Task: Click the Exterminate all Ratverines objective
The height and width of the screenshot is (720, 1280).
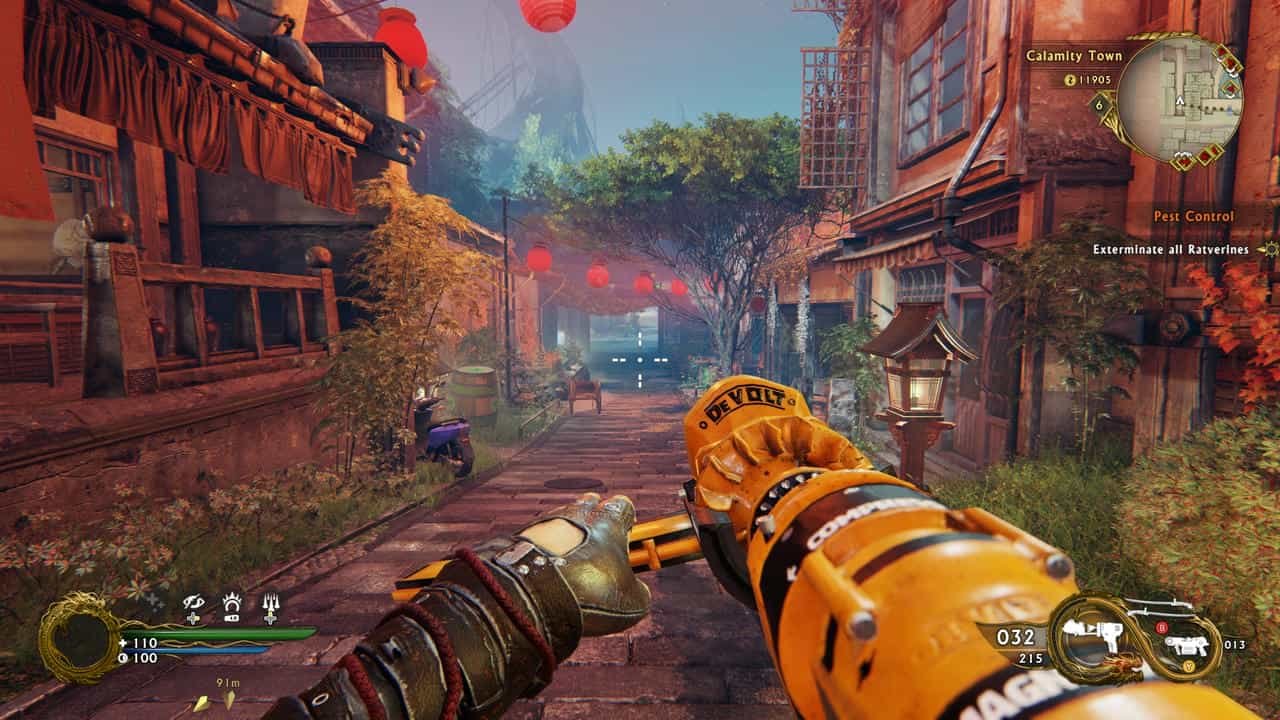Action: tap(1170, 250)
